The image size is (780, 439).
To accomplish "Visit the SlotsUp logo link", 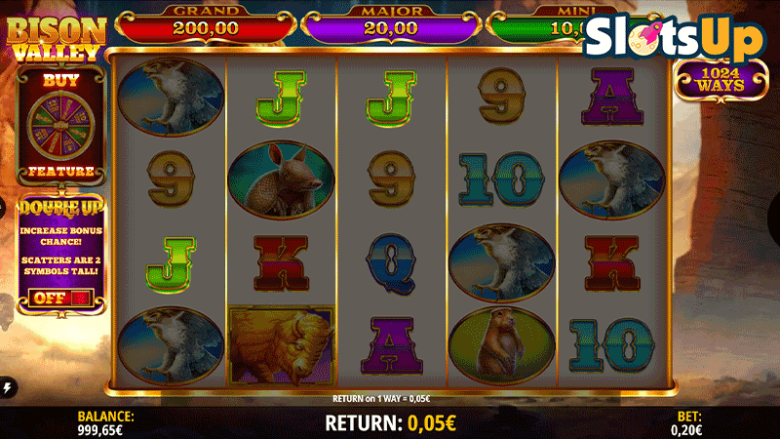I will pyautogui.click(x=661, y=39).
